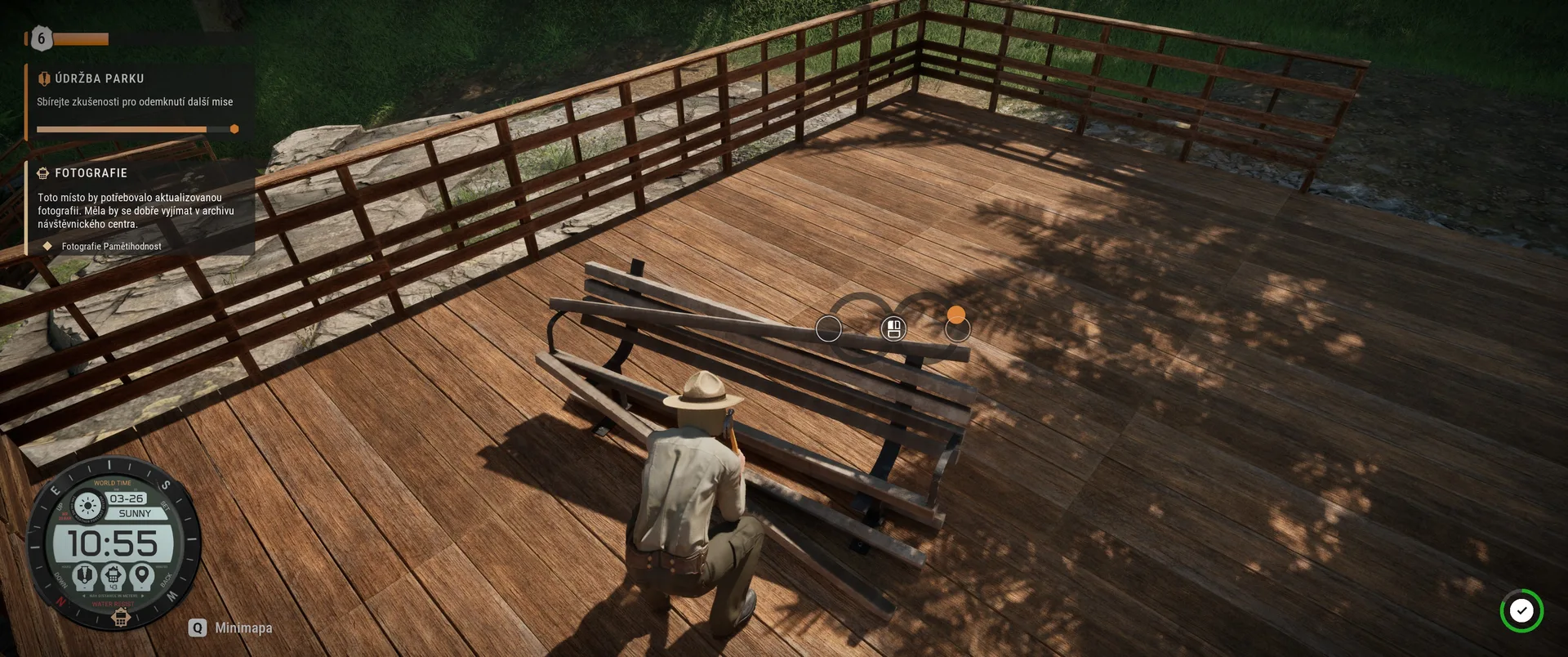
Task: Click the Fotografie Pamětihodnost objective
Action: (x=111, y=246)
